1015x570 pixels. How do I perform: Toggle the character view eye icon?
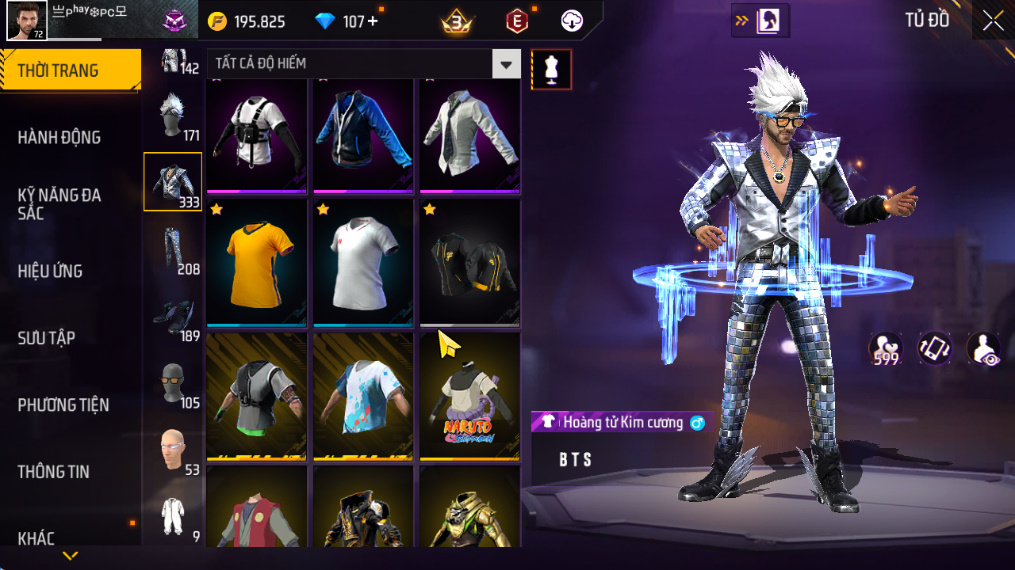[x=983, y=348]
